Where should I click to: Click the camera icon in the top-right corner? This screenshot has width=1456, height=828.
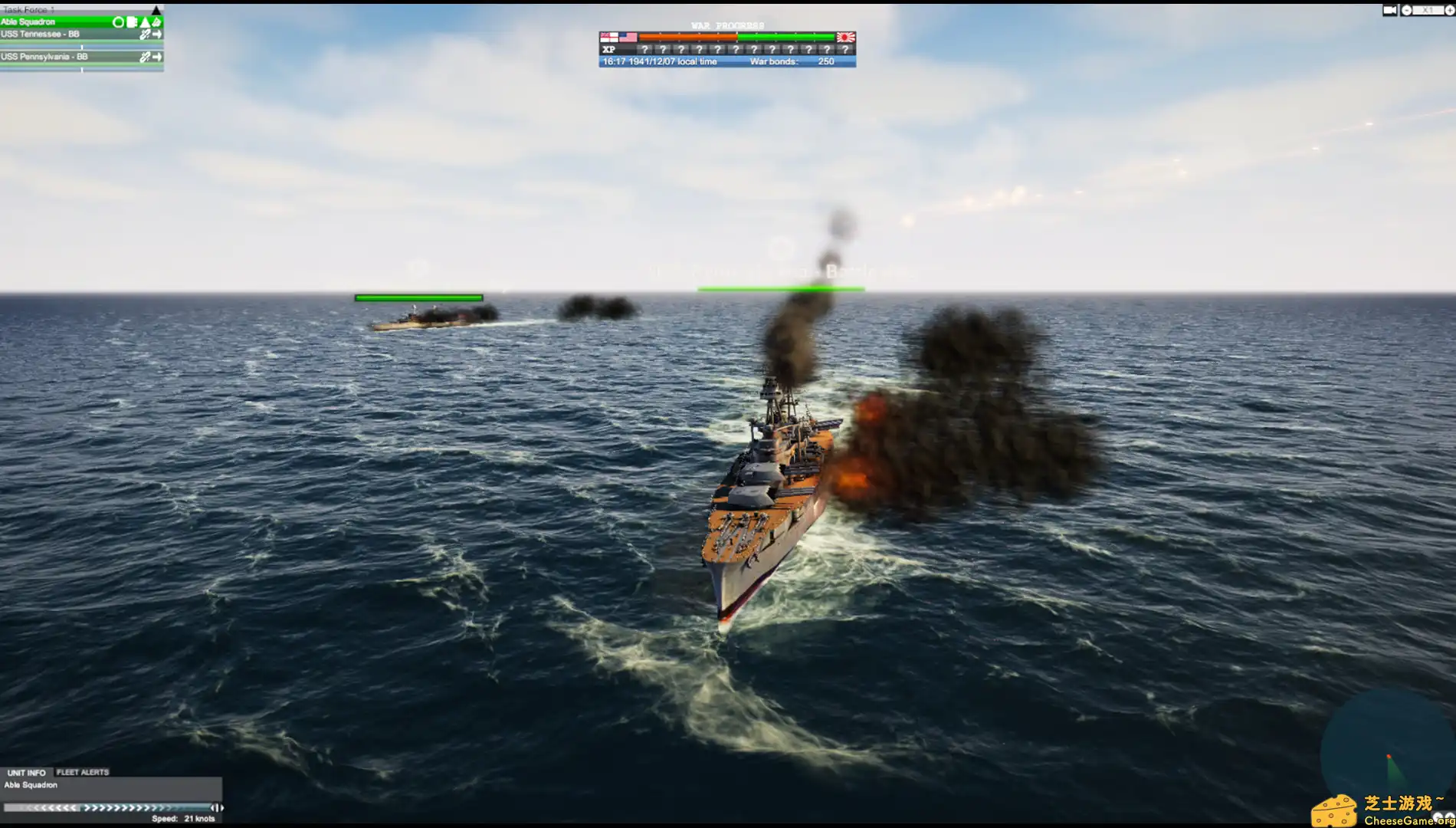[1390, 9]
